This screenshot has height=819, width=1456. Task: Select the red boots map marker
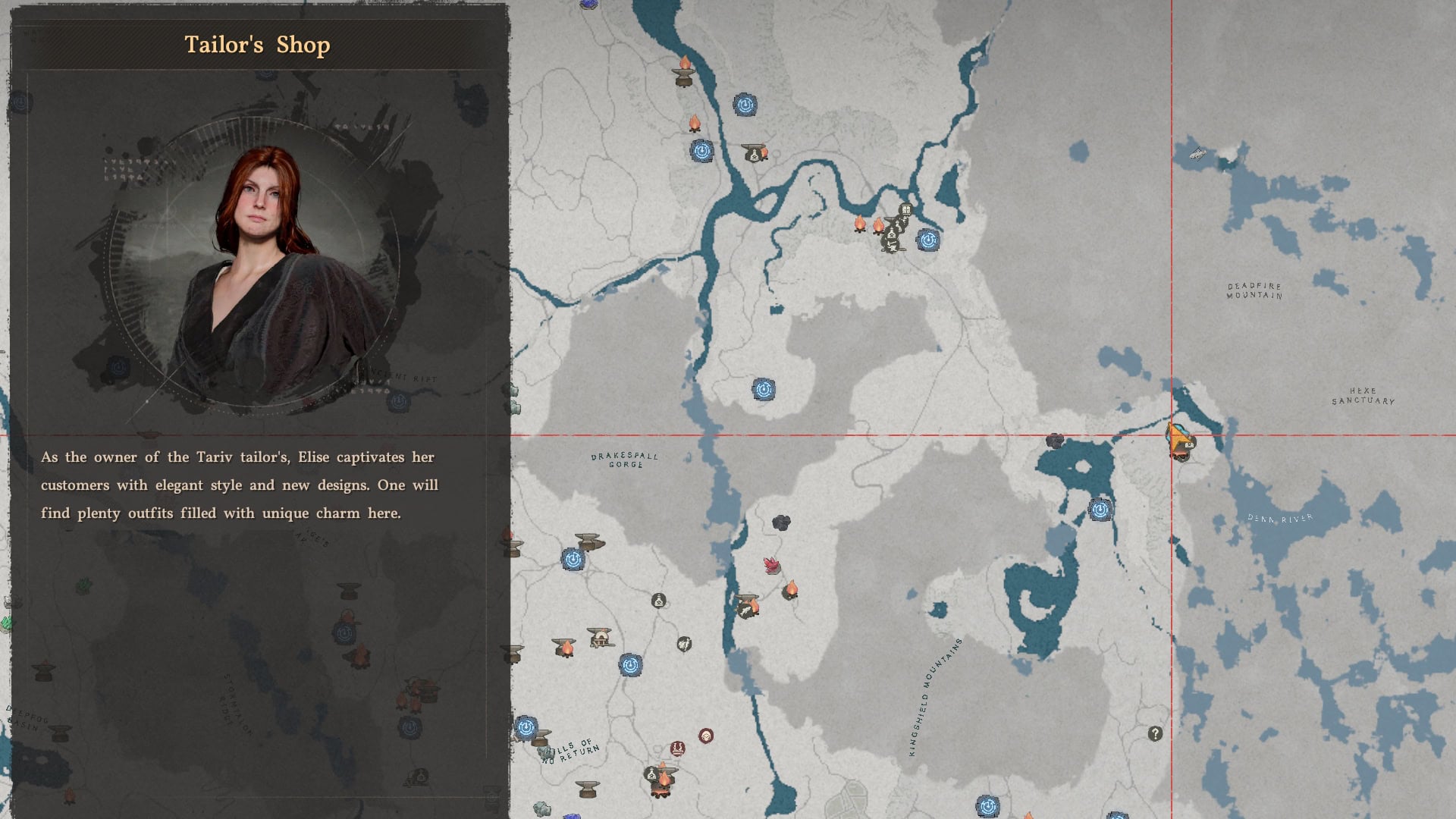pos(678,748)
